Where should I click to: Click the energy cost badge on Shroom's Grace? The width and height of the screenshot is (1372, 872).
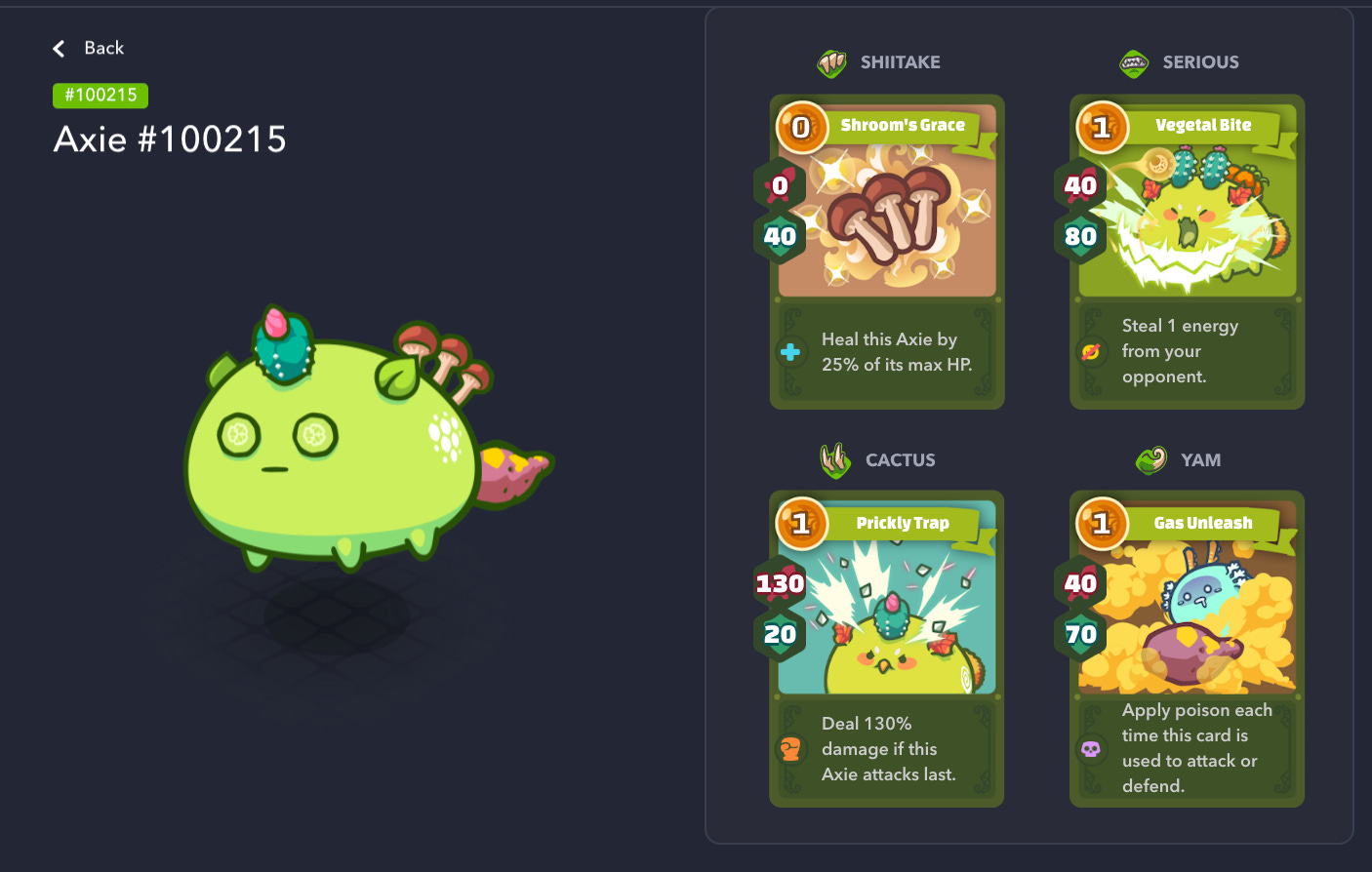(x=802, y=128)
